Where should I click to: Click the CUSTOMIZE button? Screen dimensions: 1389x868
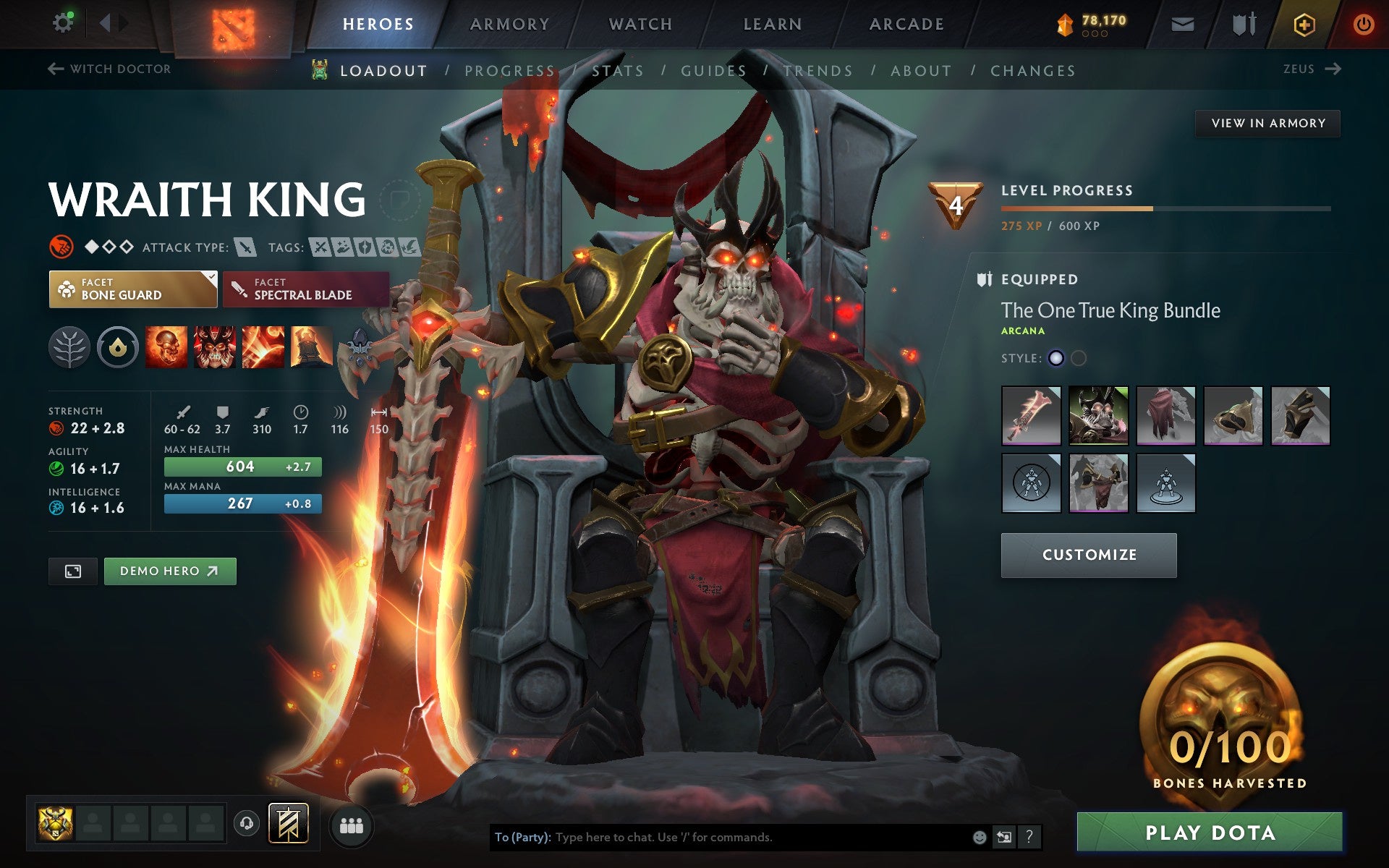click(1088, 555)
